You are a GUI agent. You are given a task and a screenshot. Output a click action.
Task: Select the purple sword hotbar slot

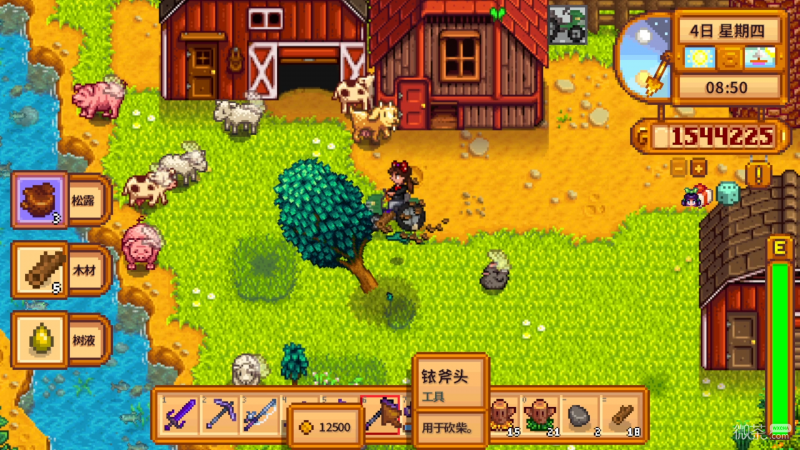pos(182,414)
